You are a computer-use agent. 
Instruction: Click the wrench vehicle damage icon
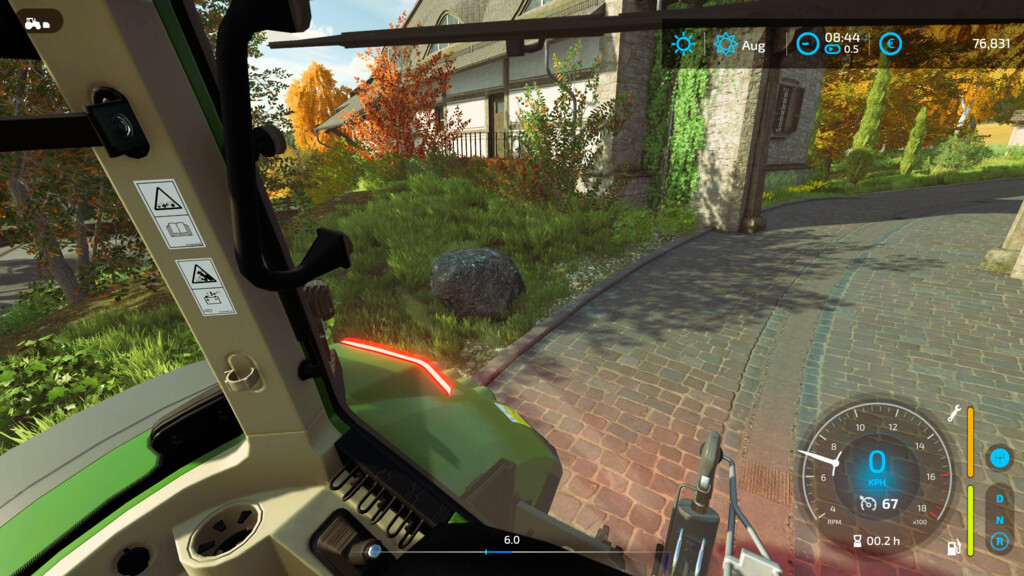[x=954, y=412]
